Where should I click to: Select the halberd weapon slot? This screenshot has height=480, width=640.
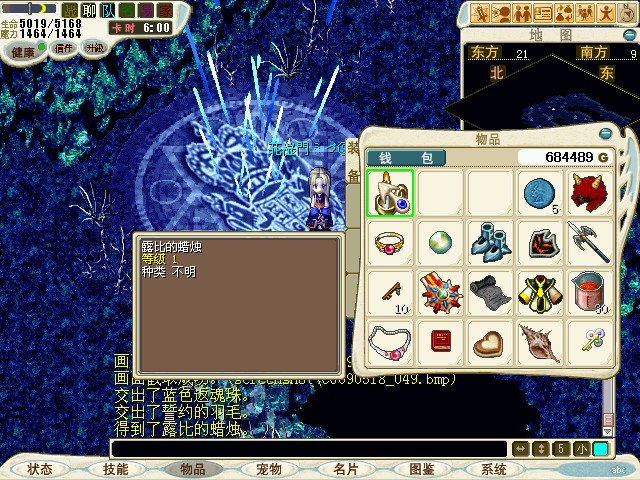[590, 242]
